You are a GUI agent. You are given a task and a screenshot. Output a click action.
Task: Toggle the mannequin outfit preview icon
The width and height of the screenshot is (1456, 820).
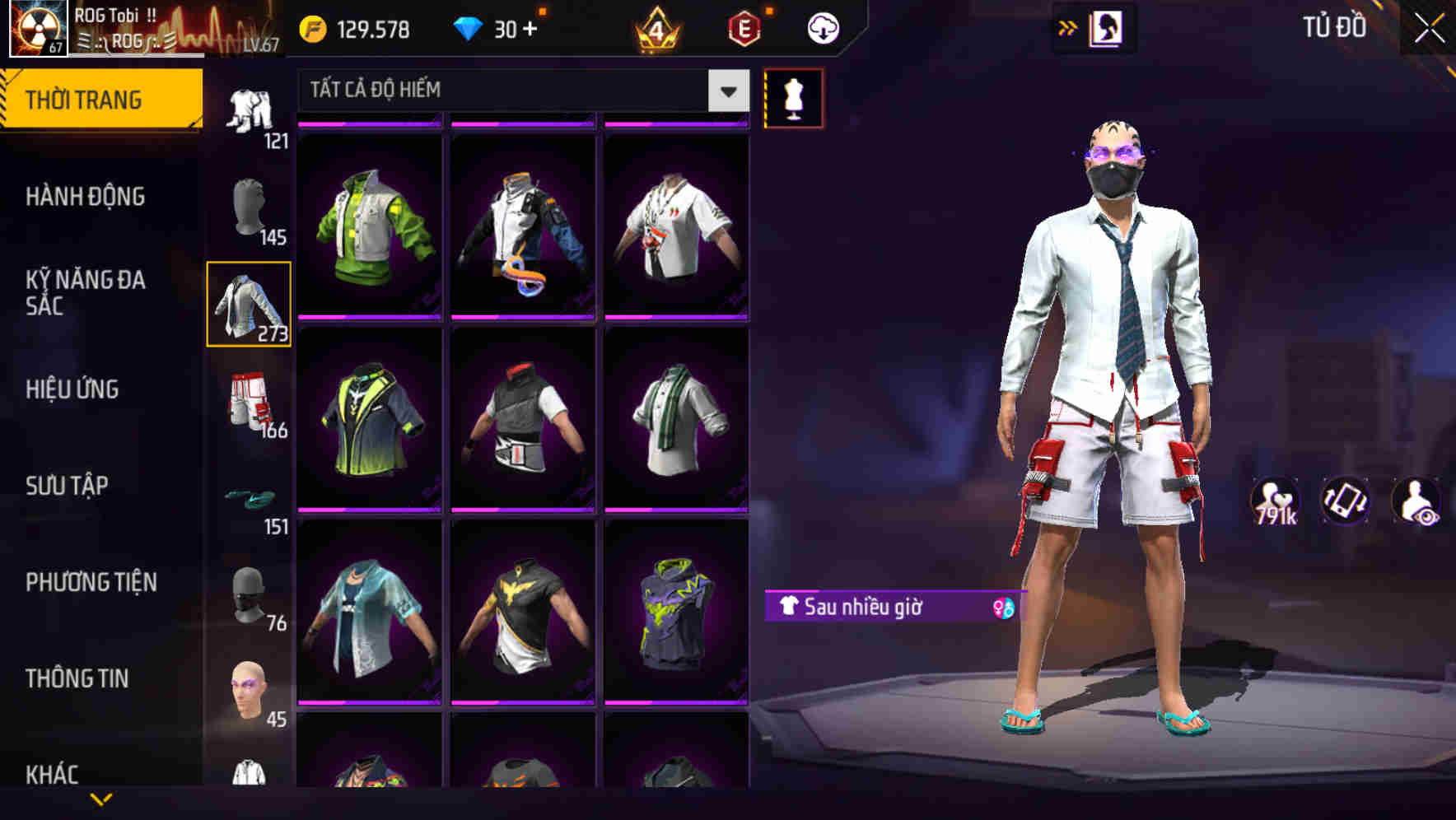pyautogui.click(x=793, y=98)
